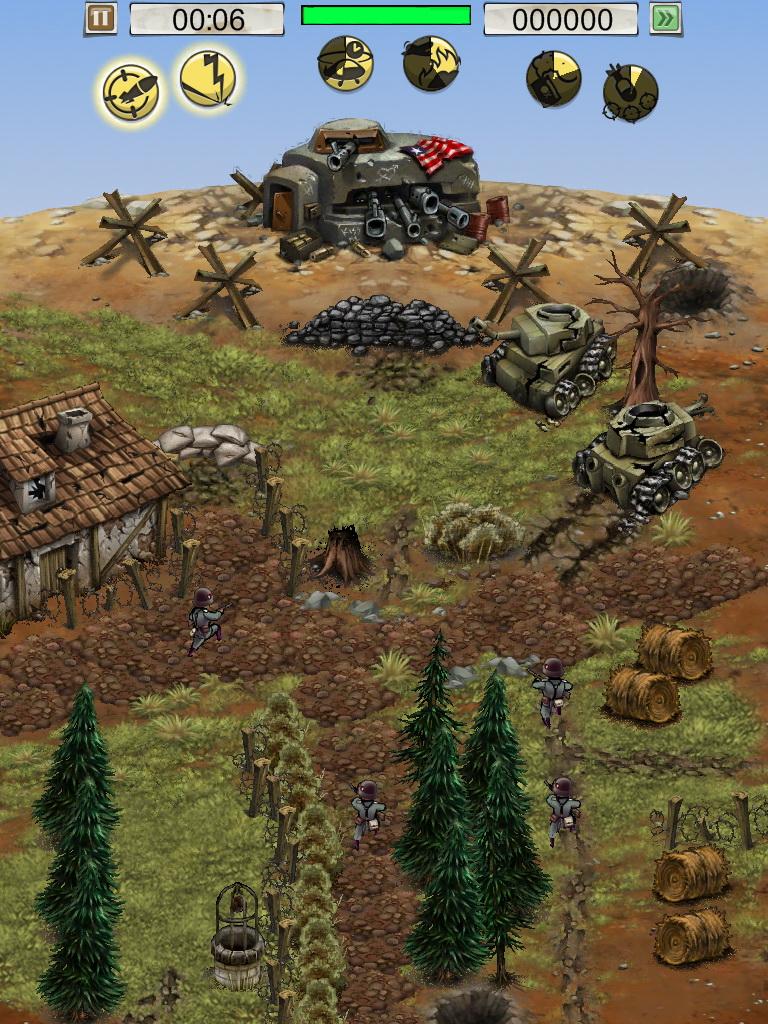
Task: Activate the targeted rocket strike ability
Action: 131,93
